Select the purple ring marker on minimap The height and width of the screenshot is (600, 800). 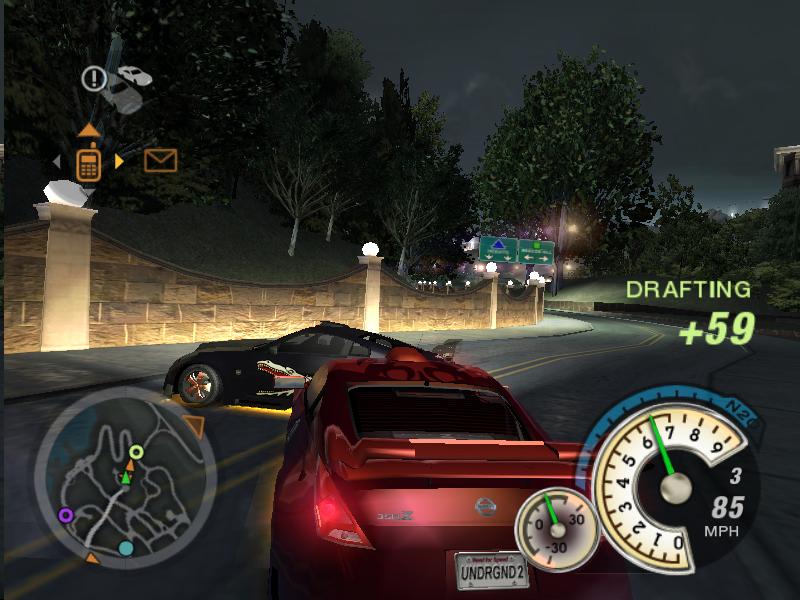(66, 515)
